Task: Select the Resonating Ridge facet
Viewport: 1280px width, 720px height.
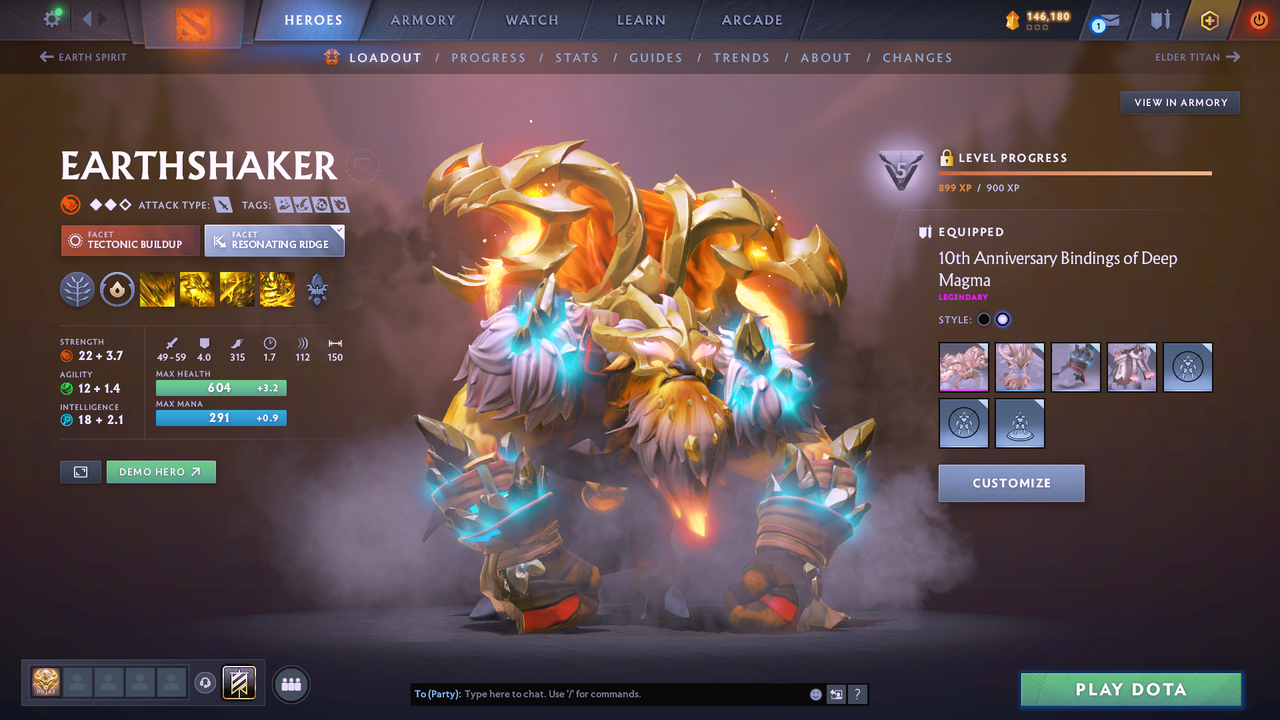Action: pyautogui.click(x=274, y=240)
